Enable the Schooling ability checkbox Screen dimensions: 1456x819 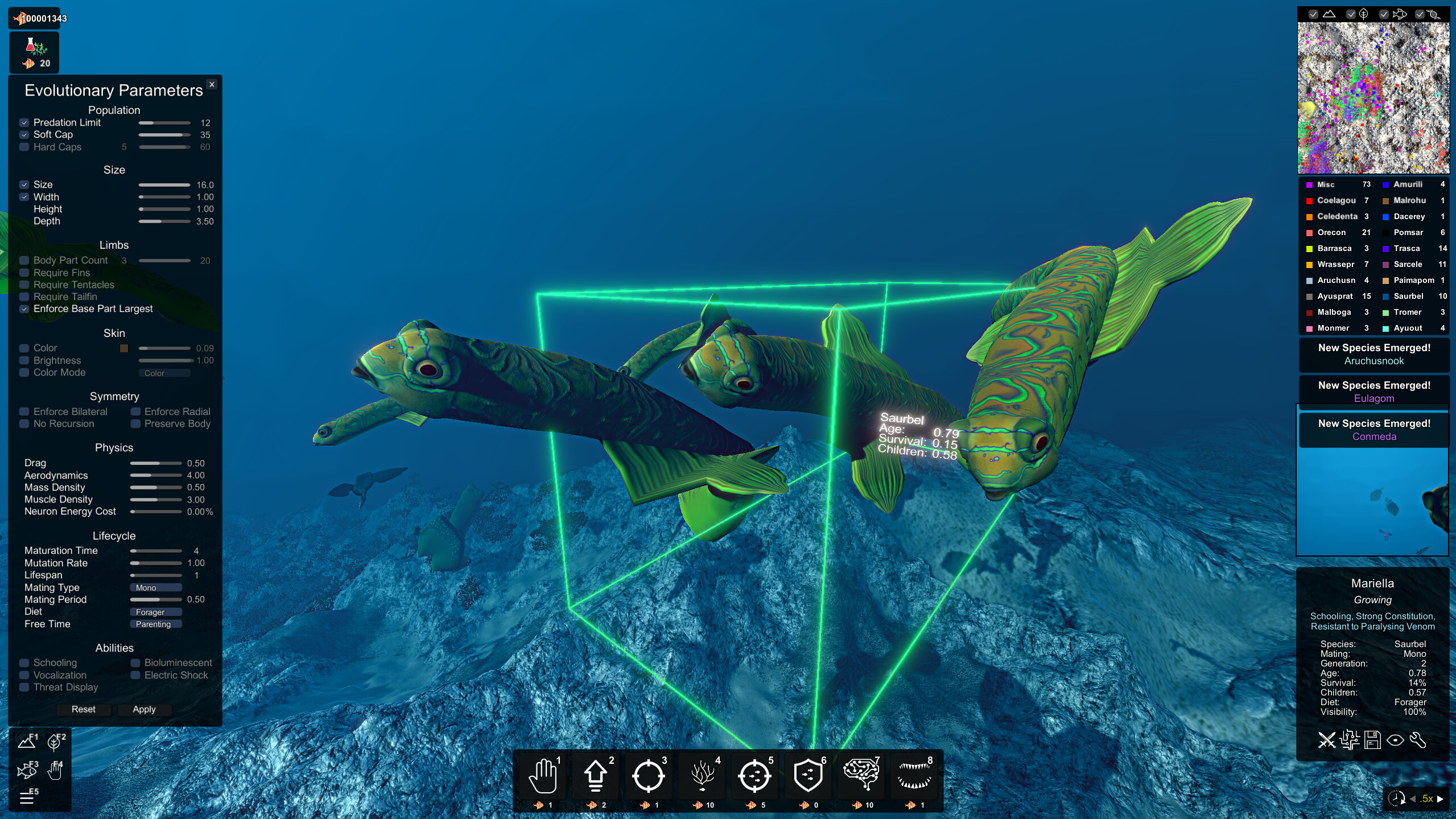[x=23, y=662]
